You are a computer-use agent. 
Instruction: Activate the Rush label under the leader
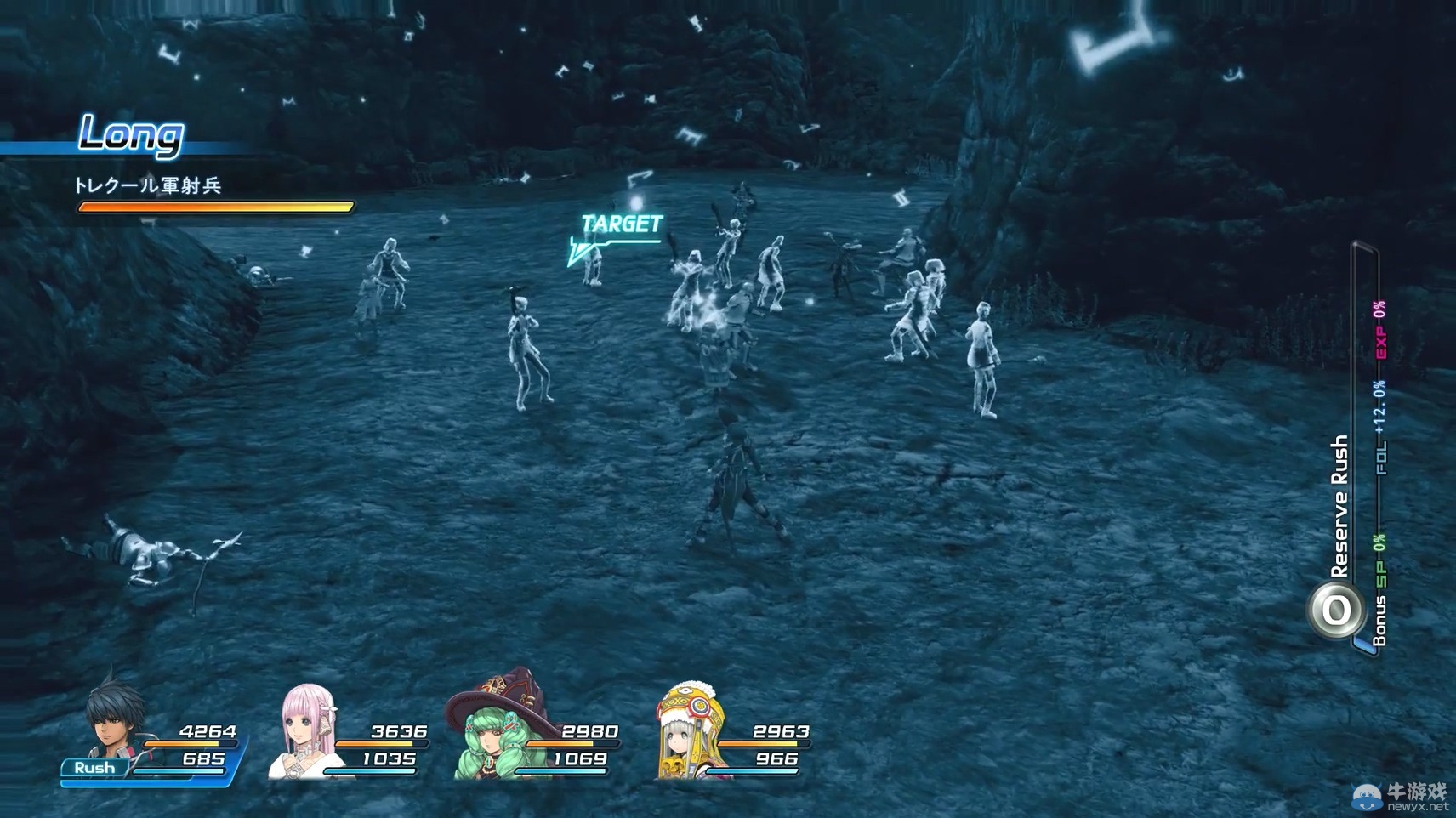click(x=94, y=768)
